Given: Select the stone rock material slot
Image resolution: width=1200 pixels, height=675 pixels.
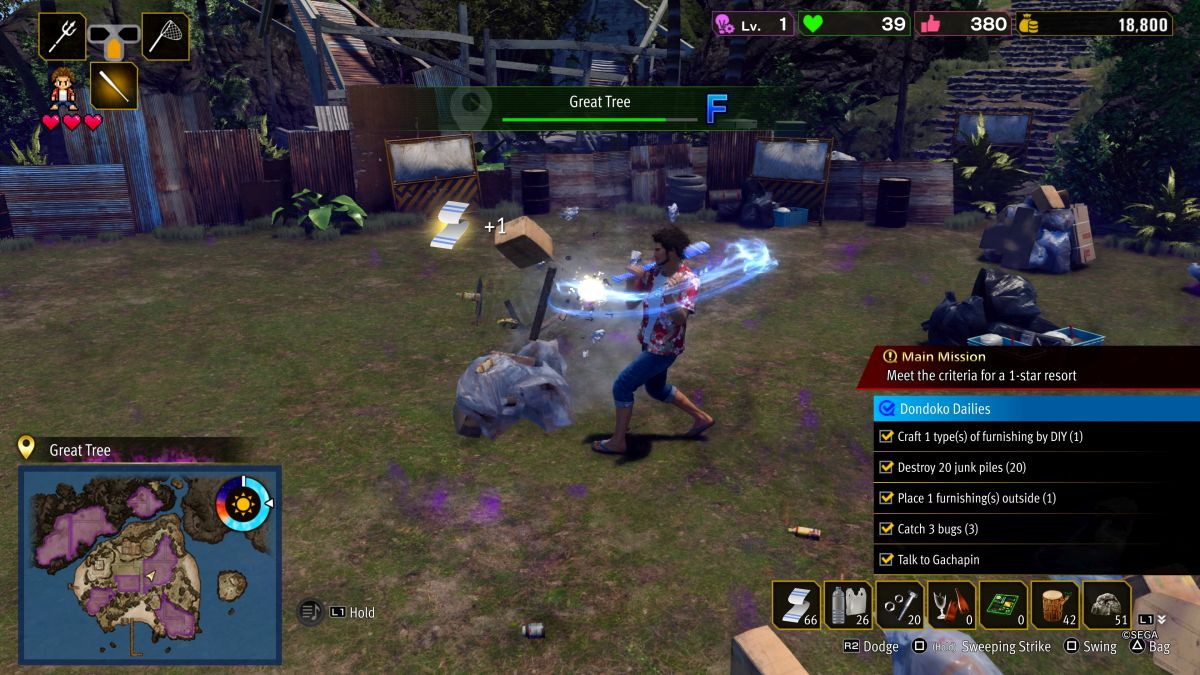Looking at the screenshot, I should (x=1107, y=605).
